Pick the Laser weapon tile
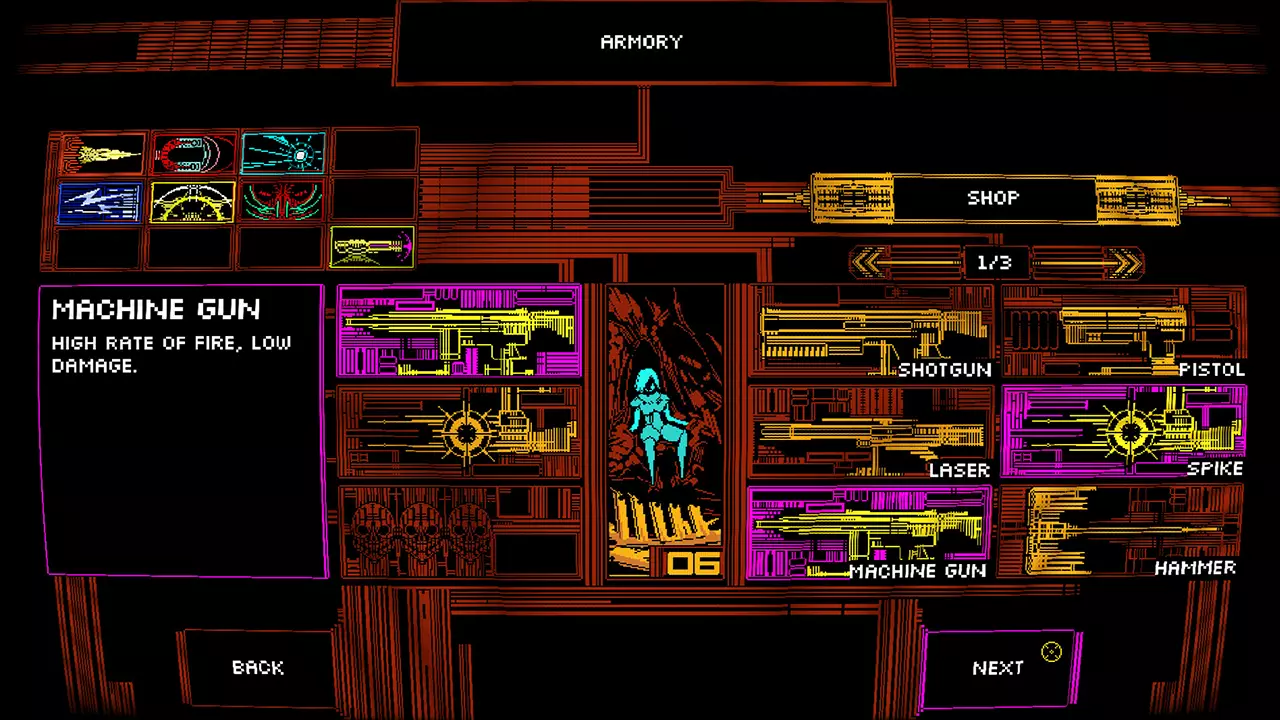Viewport: 1280px width, 720px height. [870, 432]
